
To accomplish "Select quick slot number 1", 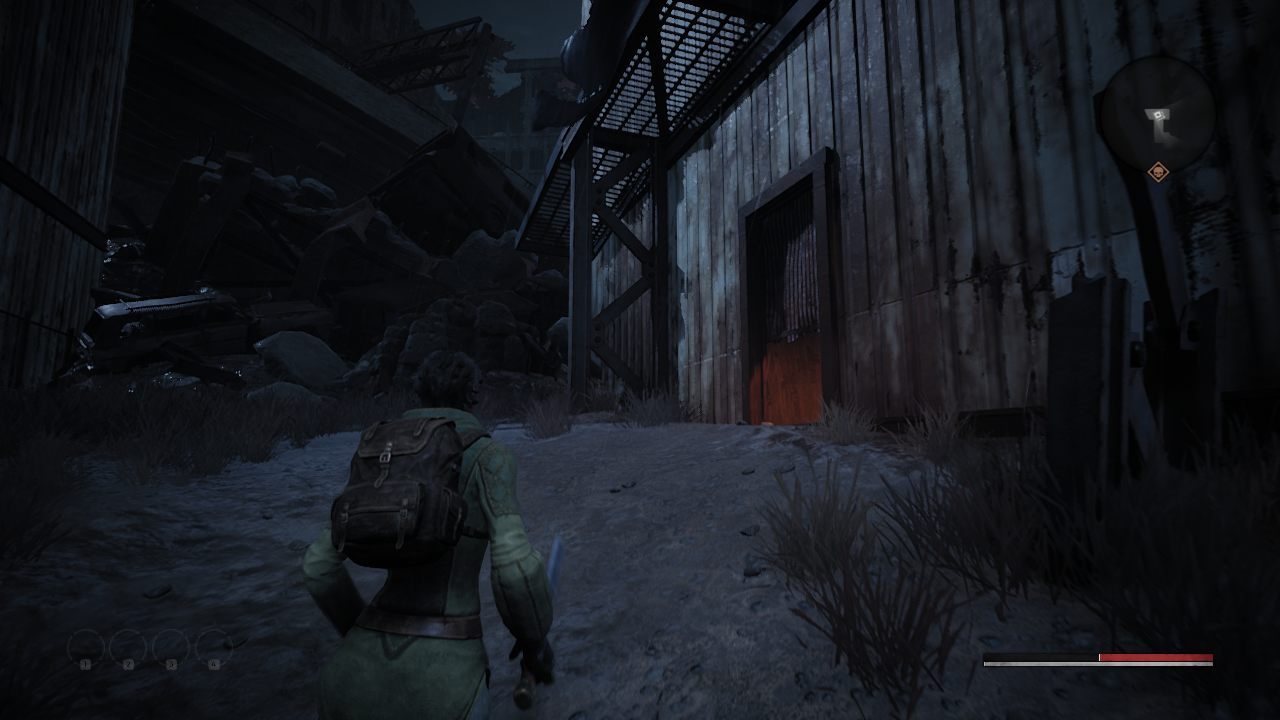I will (x=86, y=649).
